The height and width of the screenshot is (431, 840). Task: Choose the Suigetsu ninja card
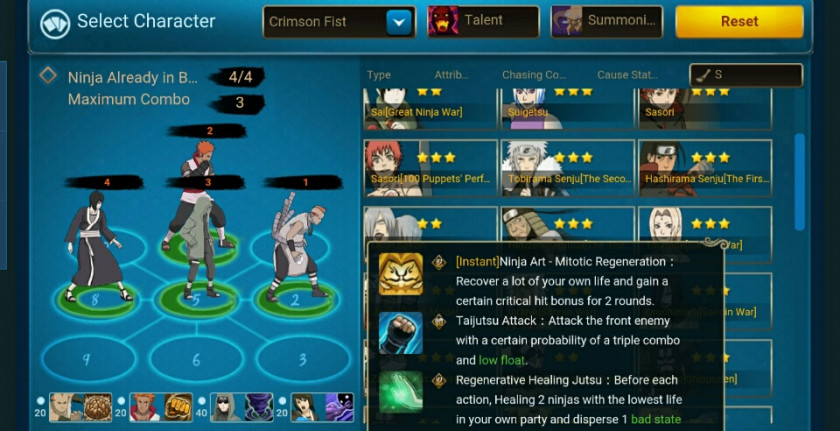(567, 107)
